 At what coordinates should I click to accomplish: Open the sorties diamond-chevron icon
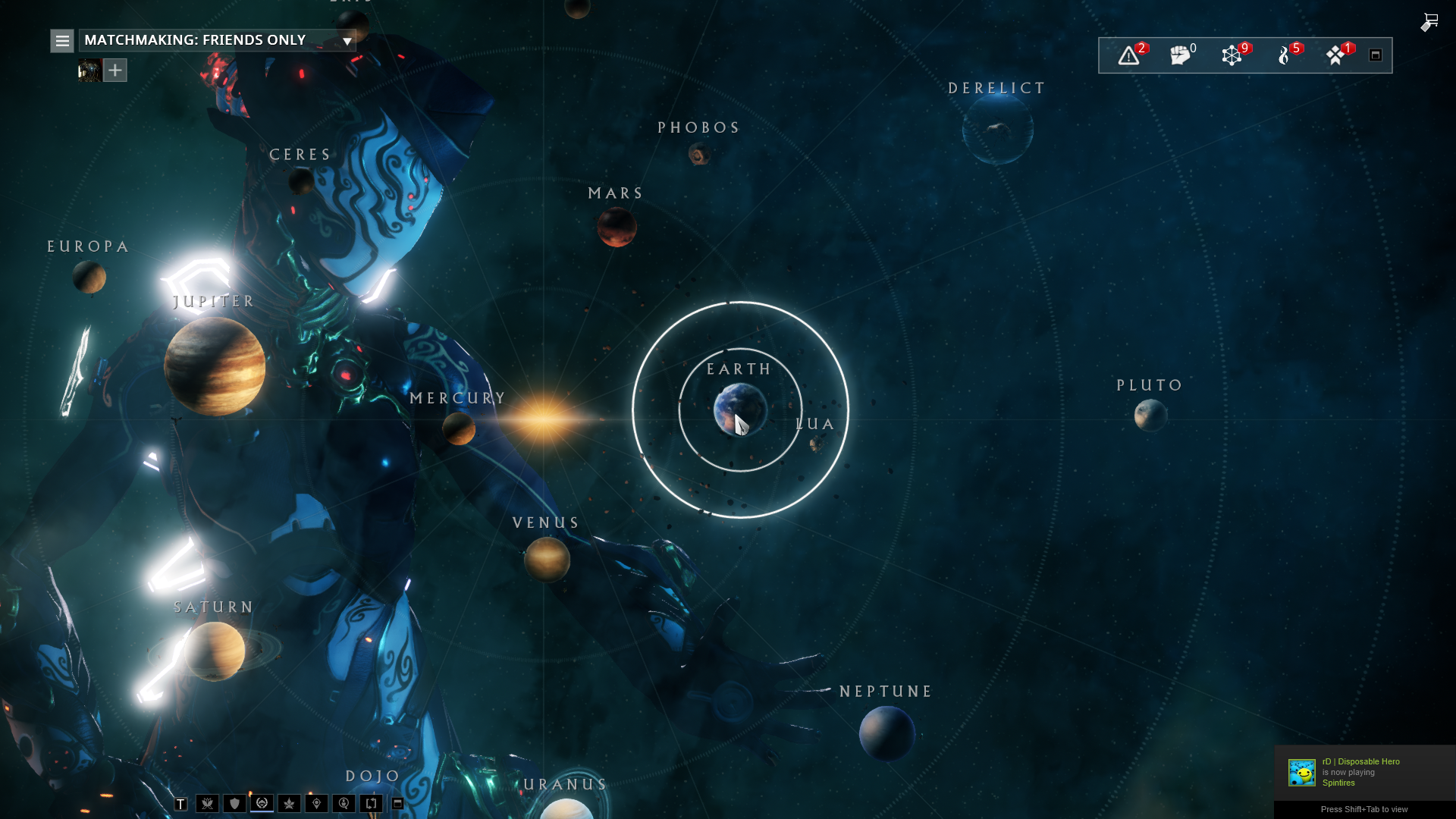point(1335,55)
